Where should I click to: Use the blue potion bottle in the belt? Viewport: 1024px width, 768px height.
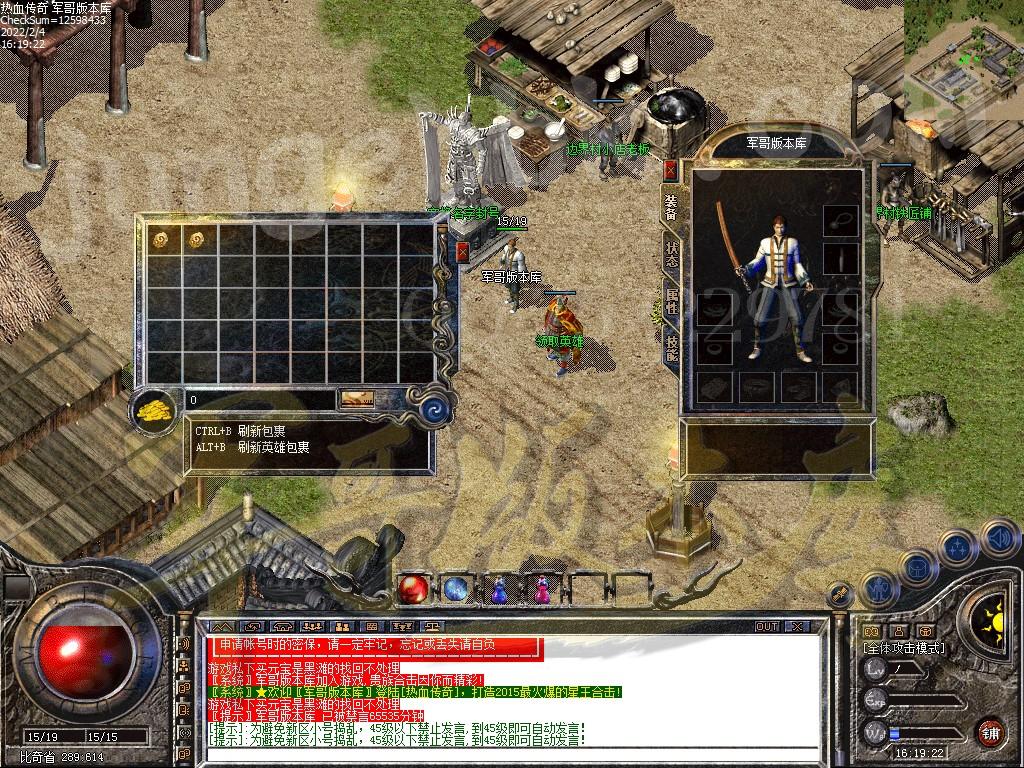(499, 590)
